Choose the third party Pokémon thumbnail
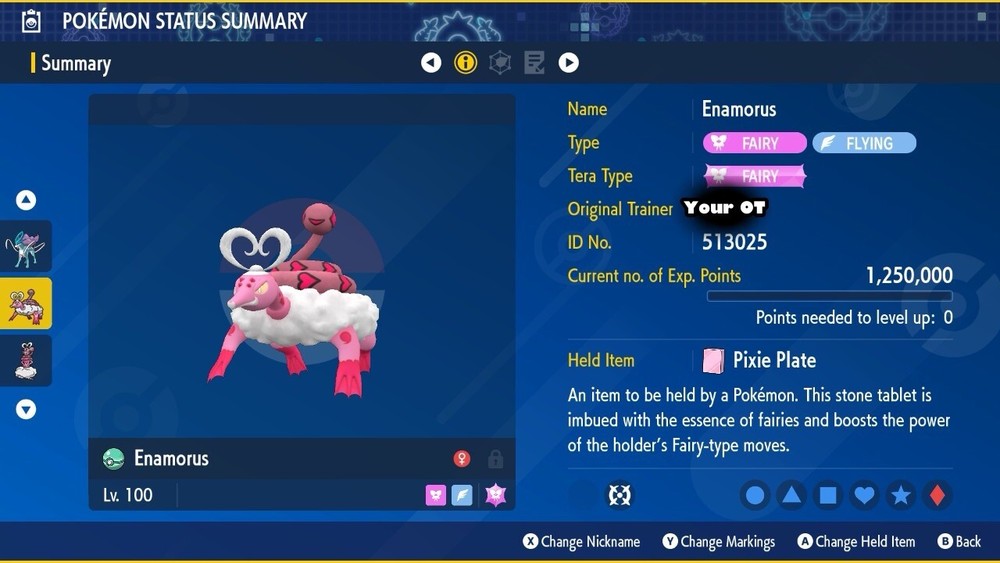The width and height of the screenshot is (1000, 563). (x=25, y=360)
